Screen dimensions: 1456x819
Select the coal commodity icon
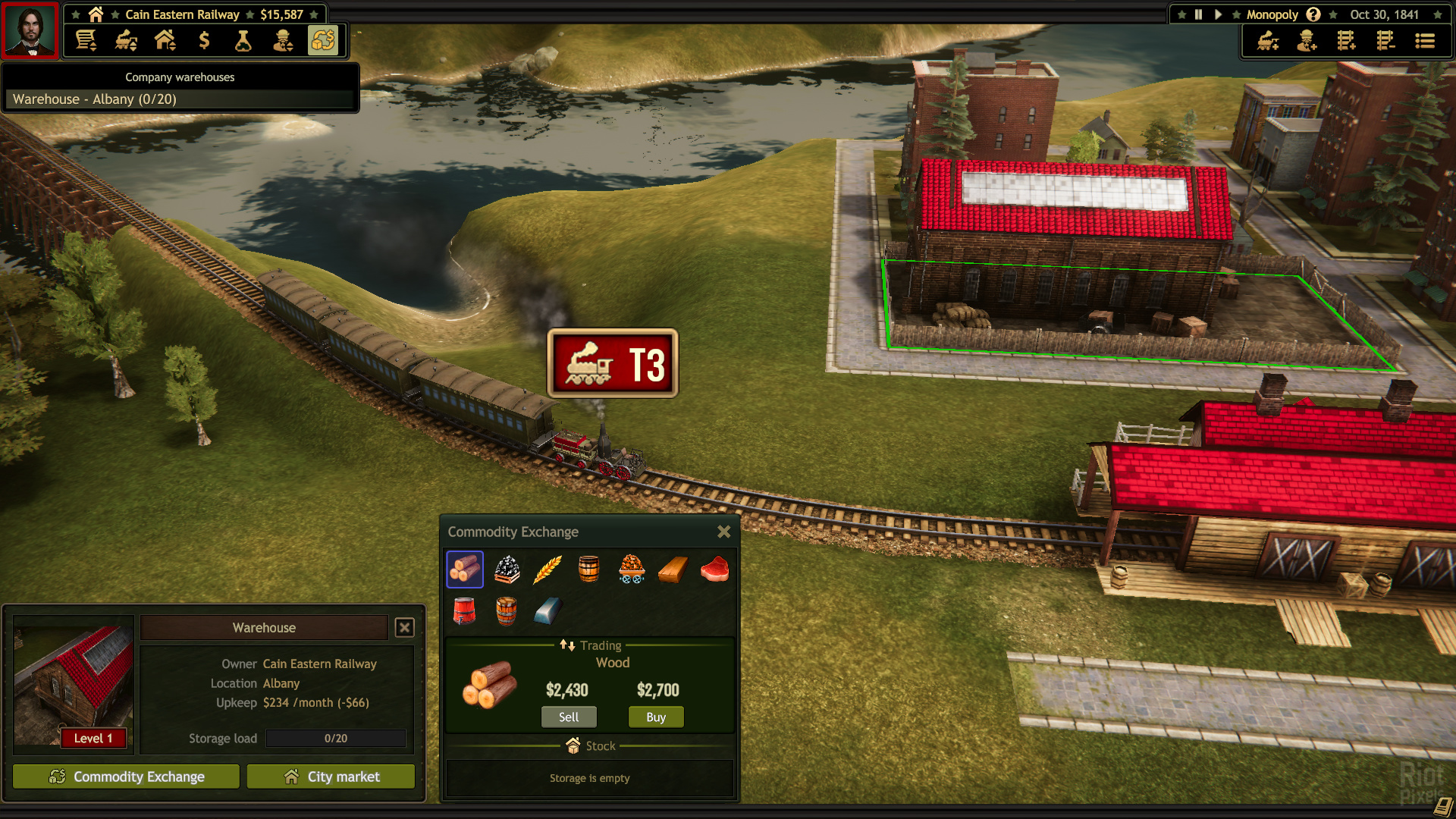(x=507, y=569)
